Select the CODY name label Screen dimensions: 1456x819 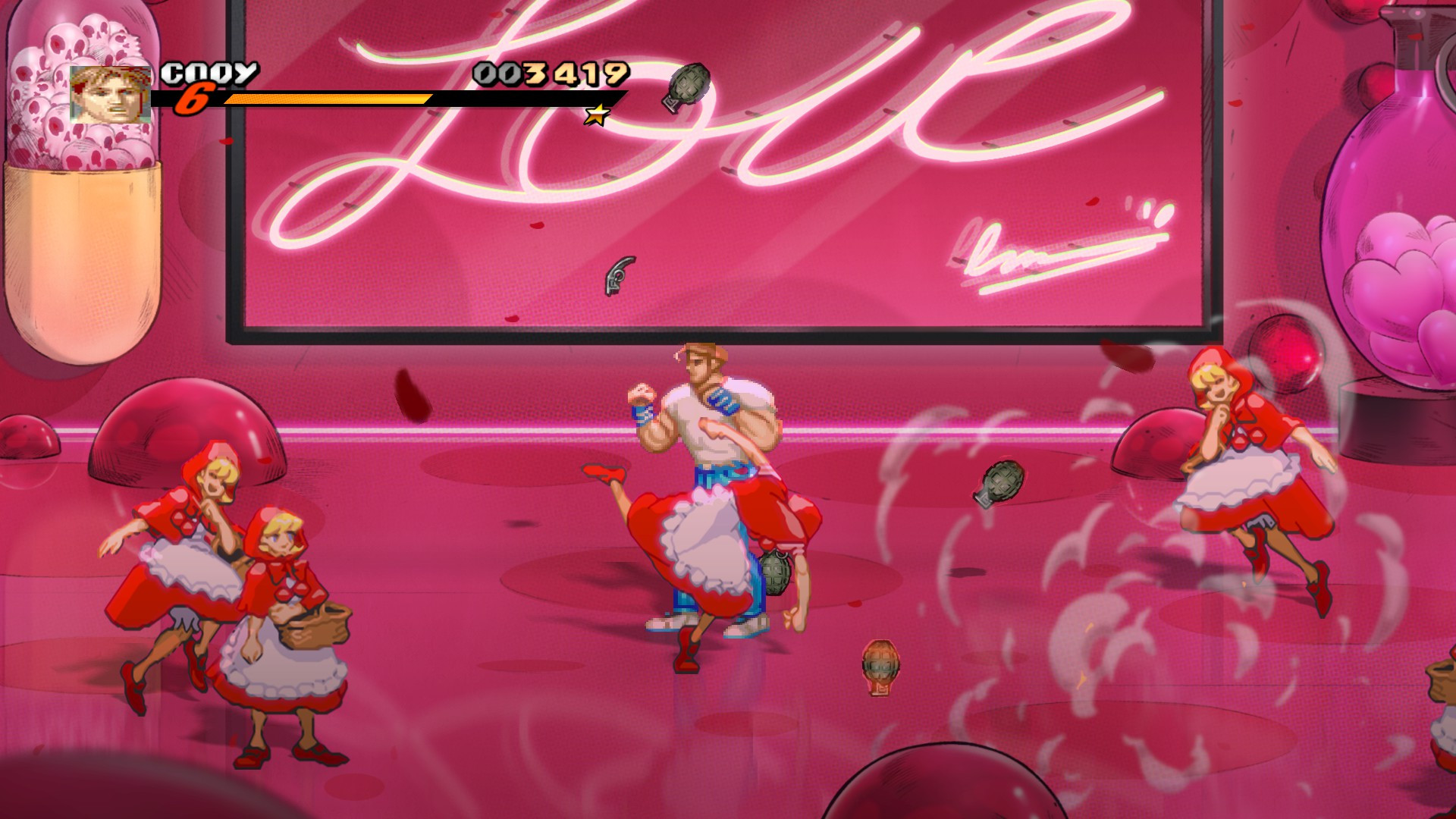(x=209, y=74)
